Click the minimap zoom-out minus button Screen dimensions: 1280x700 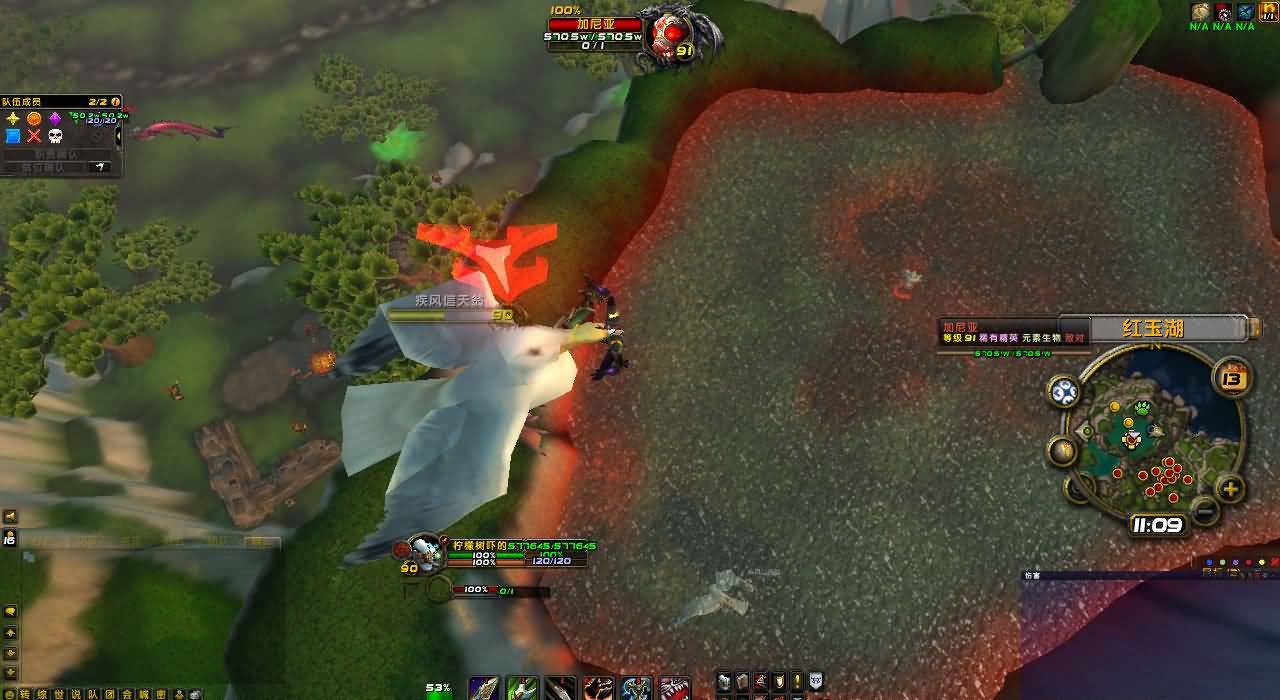1205,511
